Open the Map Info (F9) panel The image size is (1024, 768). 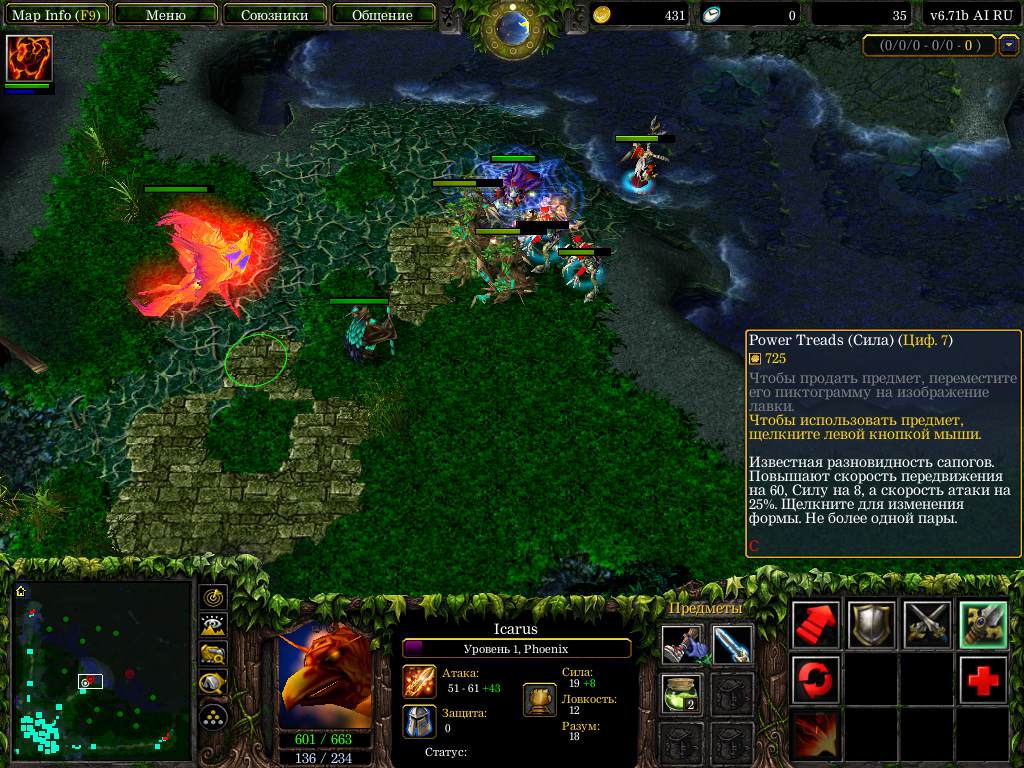tap(56, 15)
